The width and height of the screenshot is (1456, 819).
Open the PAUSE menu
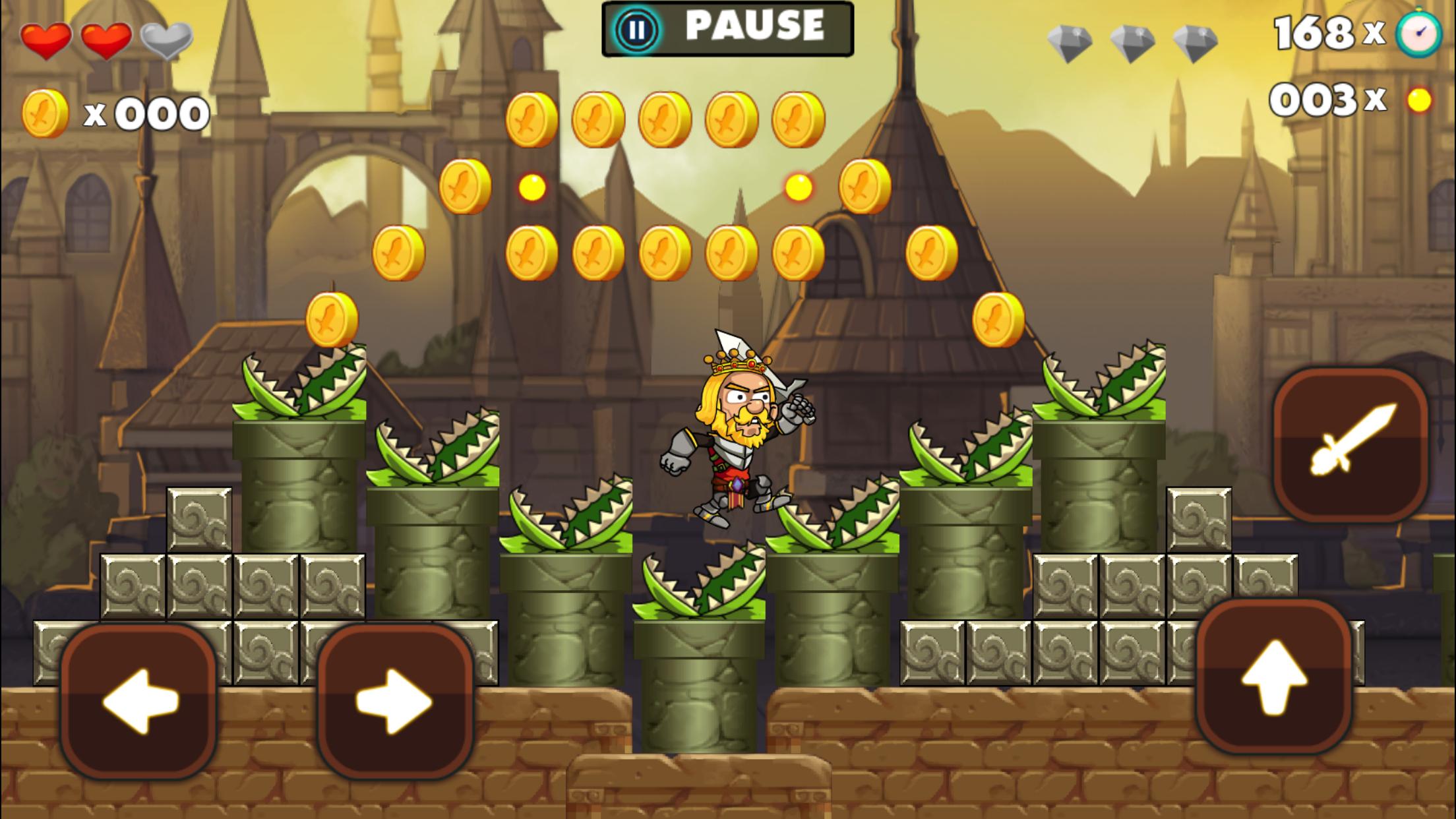pyautogui.click(x=725, y=28)
